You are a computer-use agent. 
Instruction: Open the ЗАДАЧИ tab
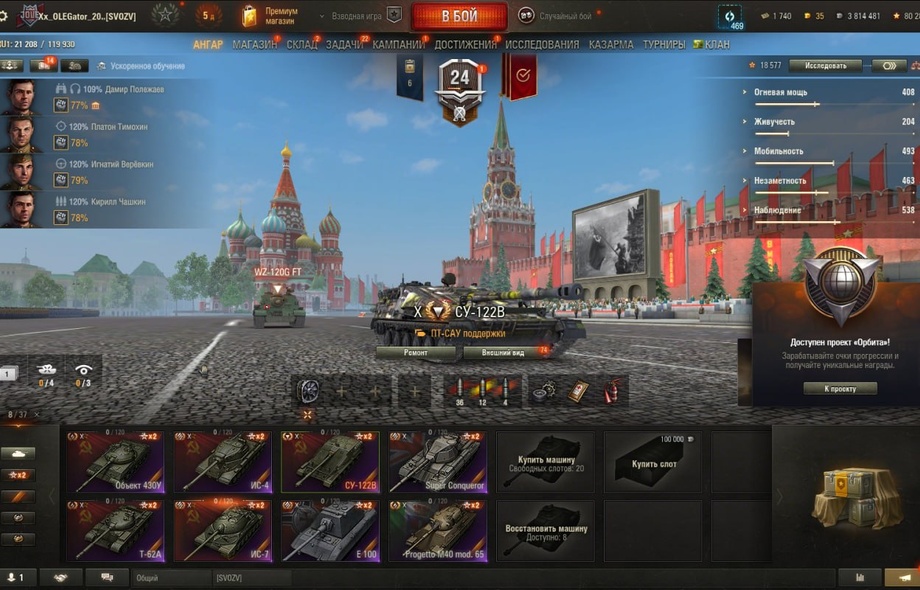click(x=345, y=45)
